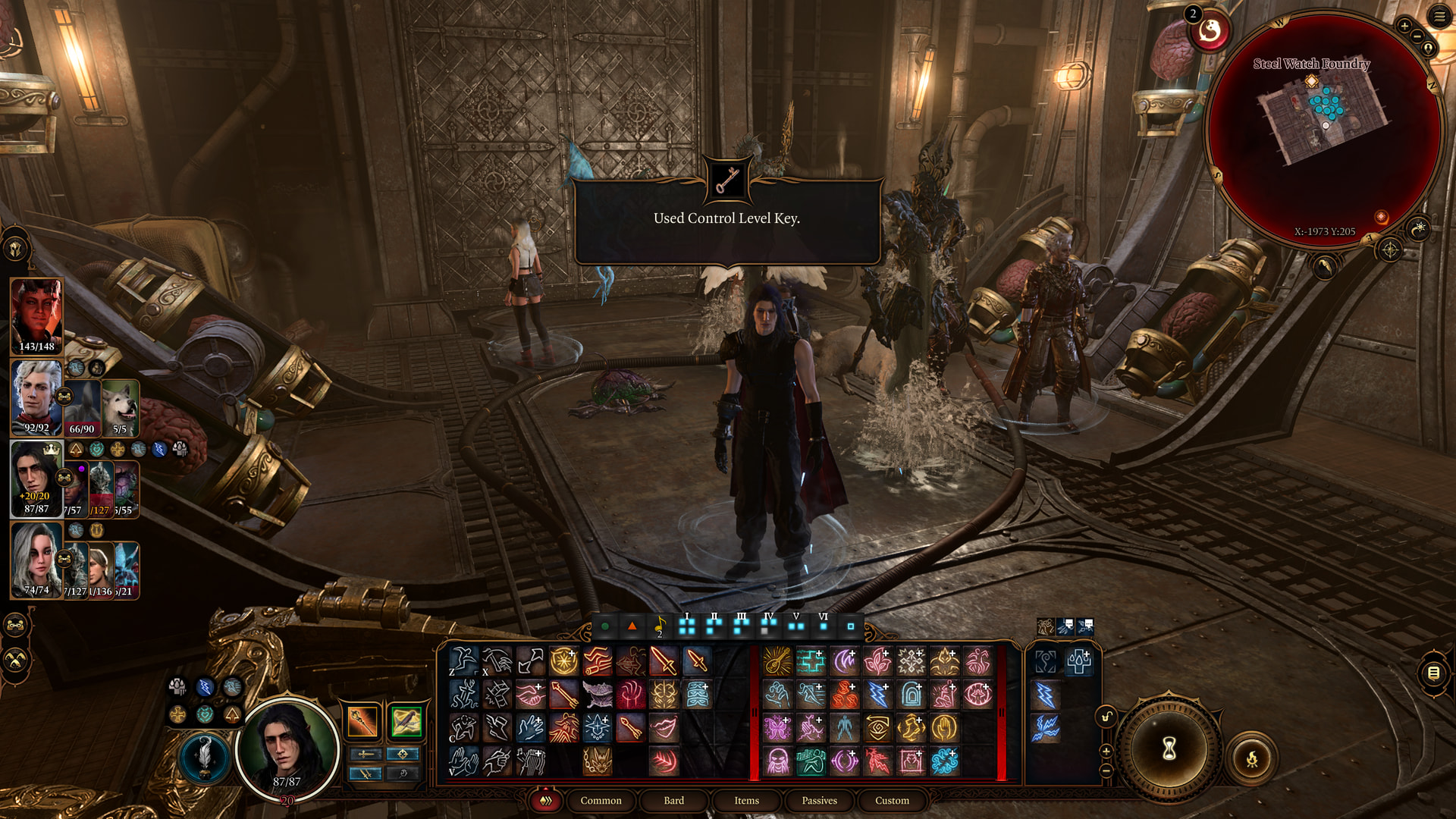This screenshot has height=819, width=1456.
Task: Select the white dog summon portrait
Action: (x=121, y=407)
